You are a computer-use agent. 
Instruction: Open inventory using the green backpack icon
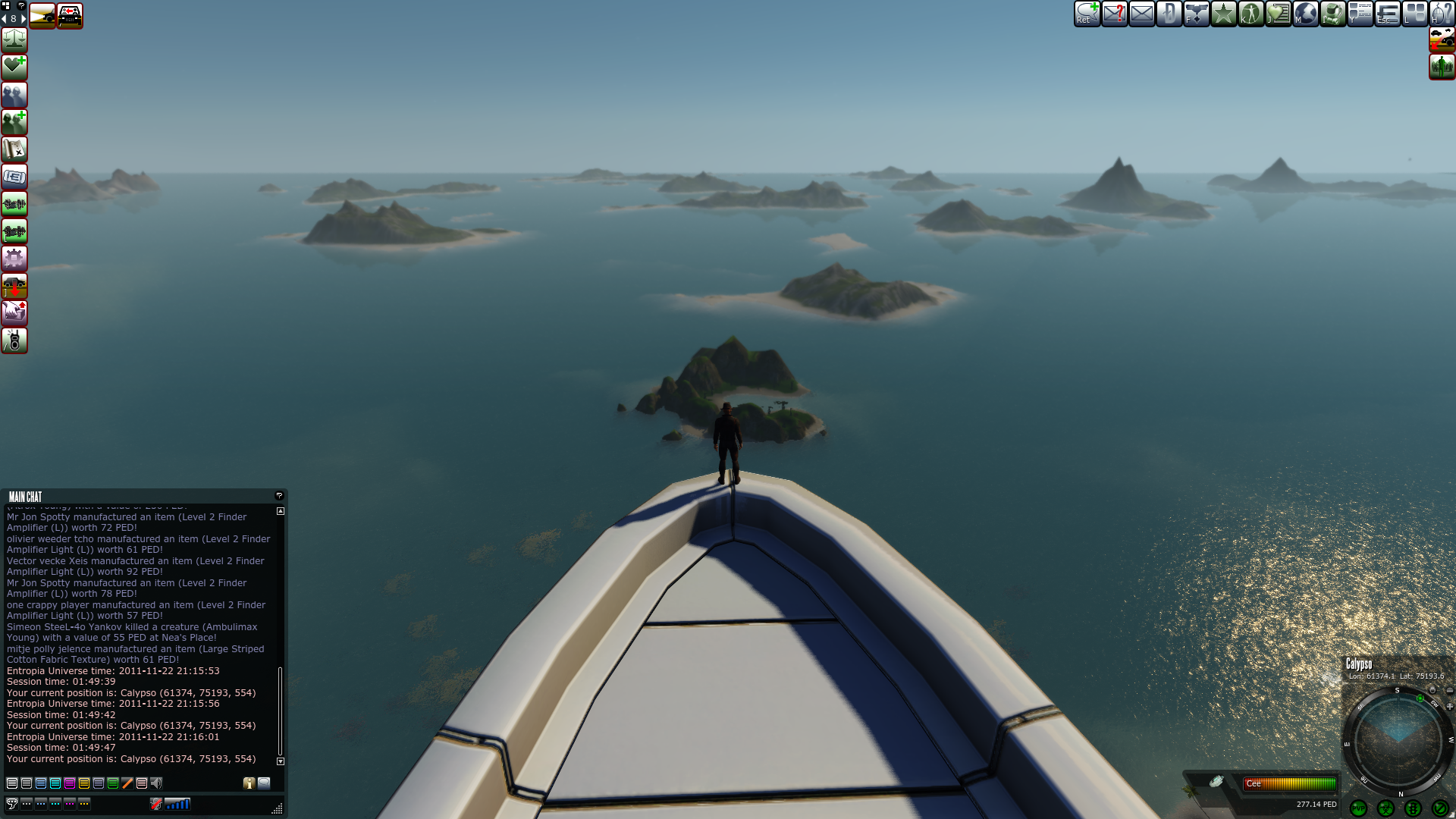coord(1334,13)
